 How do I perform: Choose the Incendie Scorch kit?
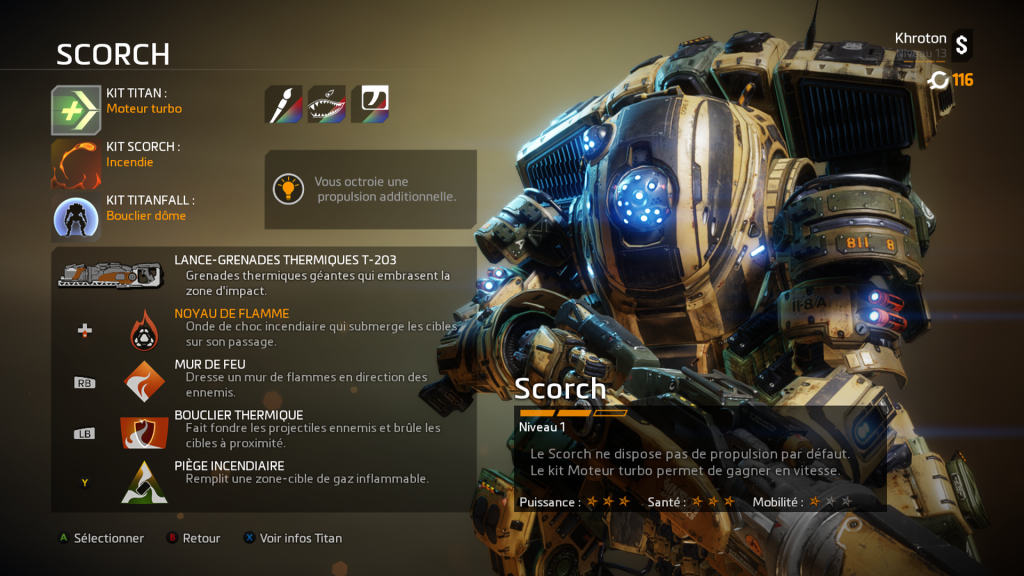point(77,163)
